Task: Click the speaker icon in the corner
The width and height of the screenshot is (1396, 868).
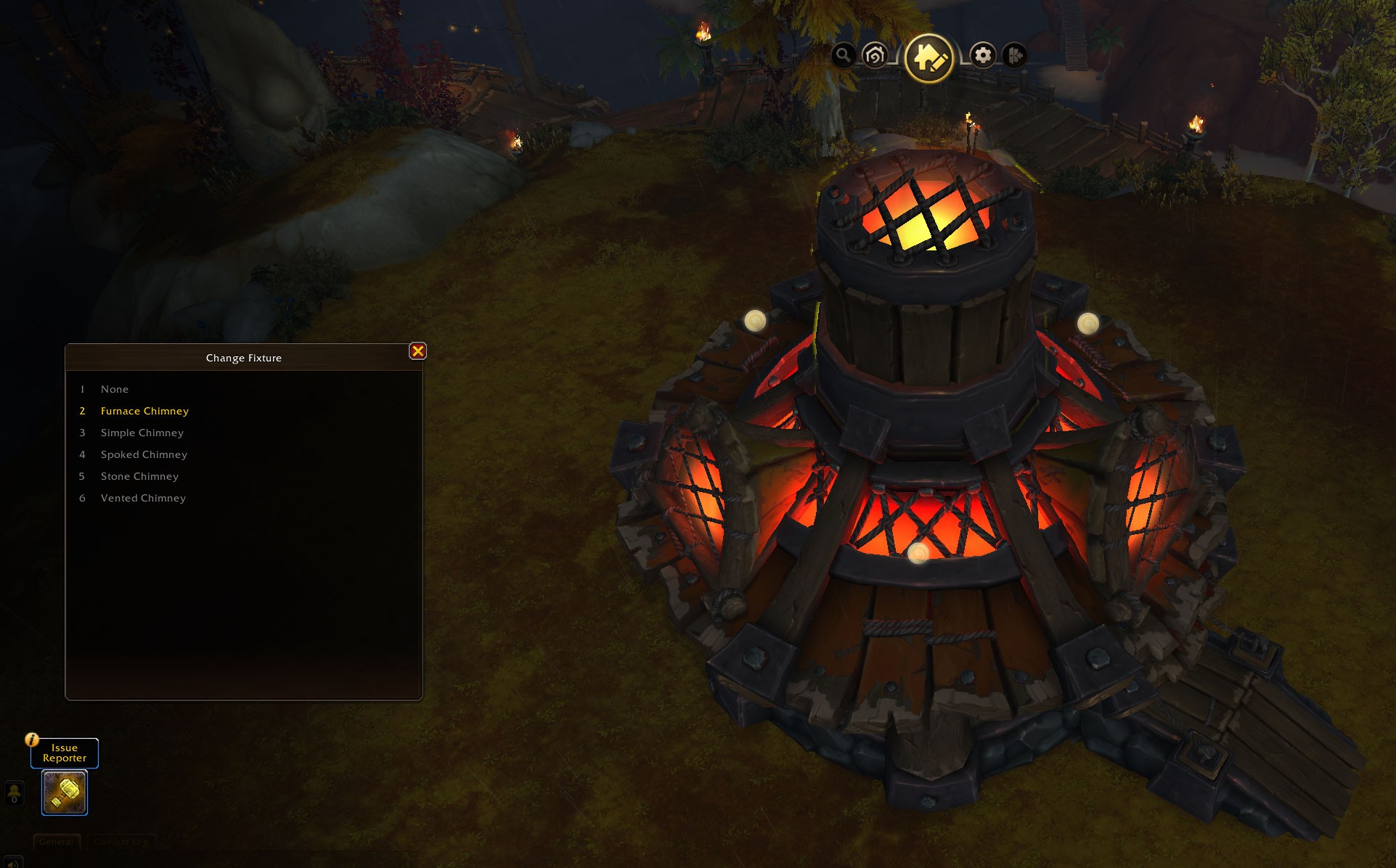Action: coord(12,863)
